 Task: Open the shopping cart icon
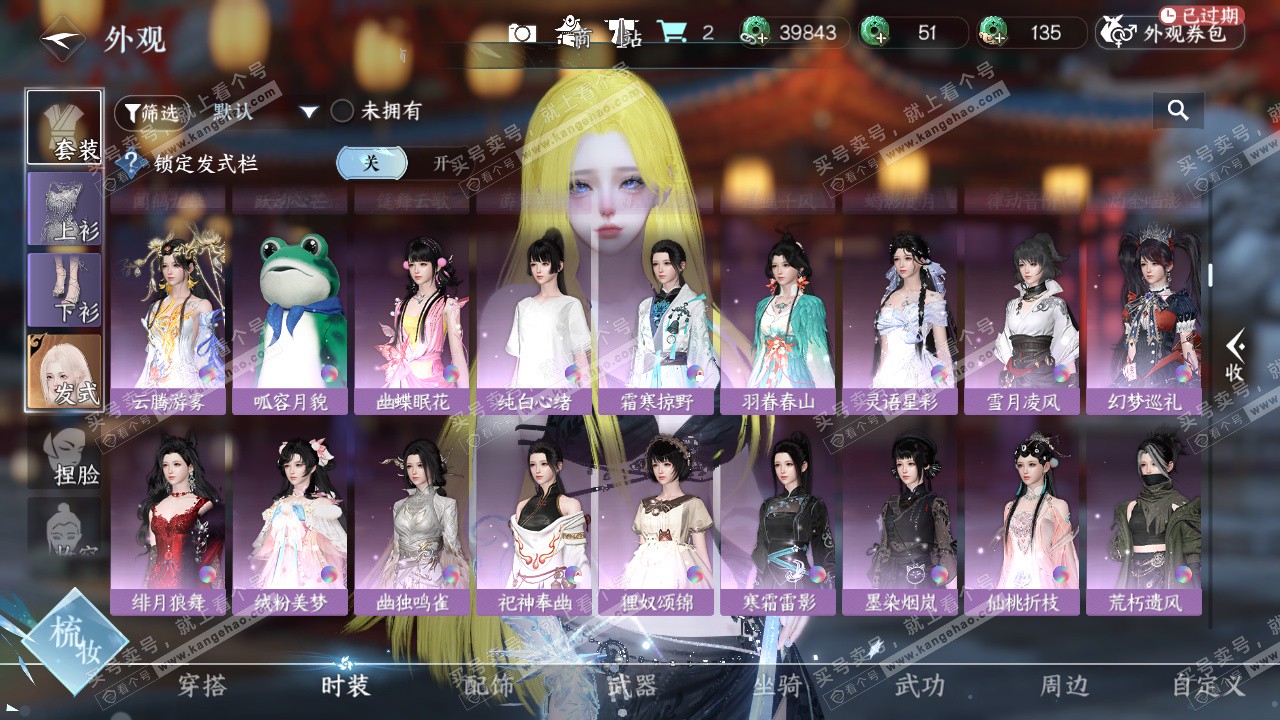[671, 32]
